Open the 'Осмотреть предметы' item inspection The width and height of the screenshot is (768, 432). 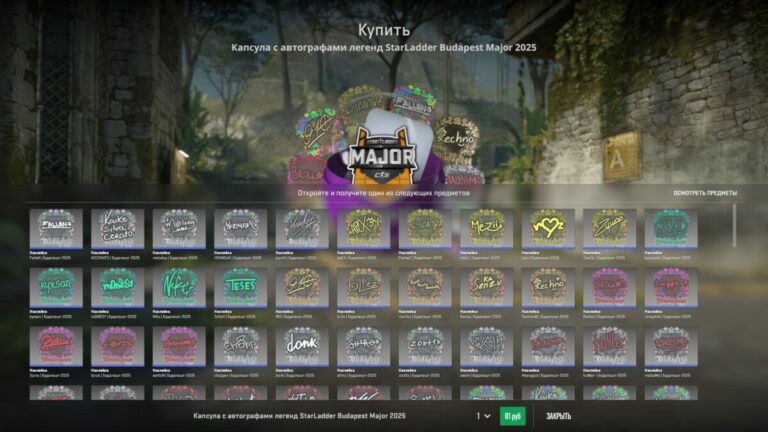coord(704,193)
